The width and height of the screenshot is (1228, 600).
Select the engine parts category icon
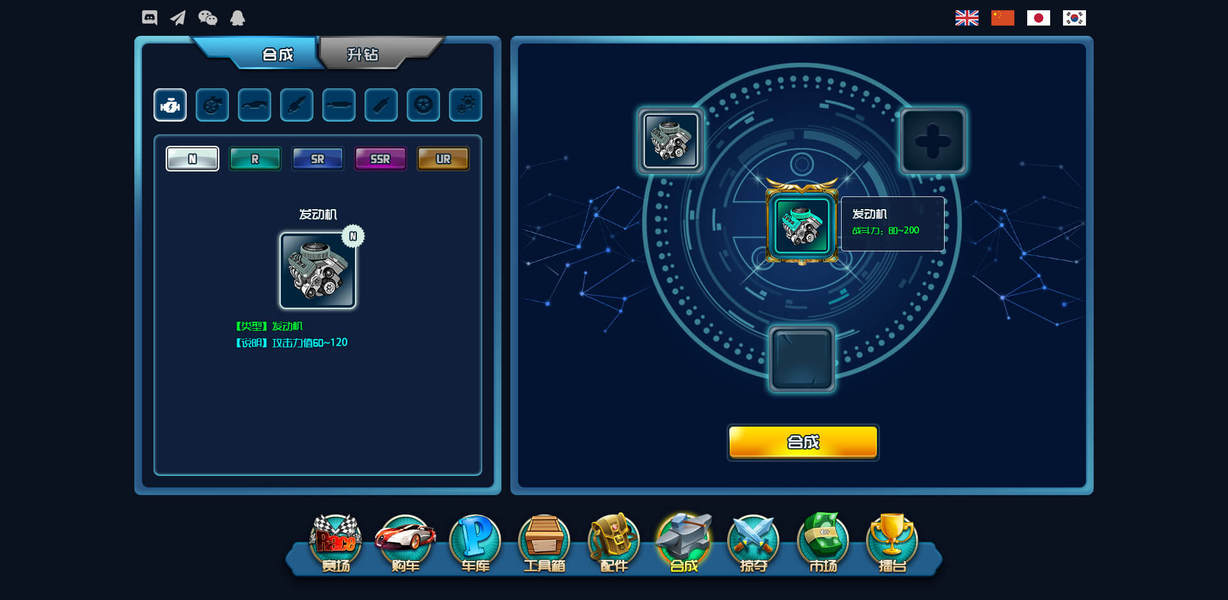(170, 104)
